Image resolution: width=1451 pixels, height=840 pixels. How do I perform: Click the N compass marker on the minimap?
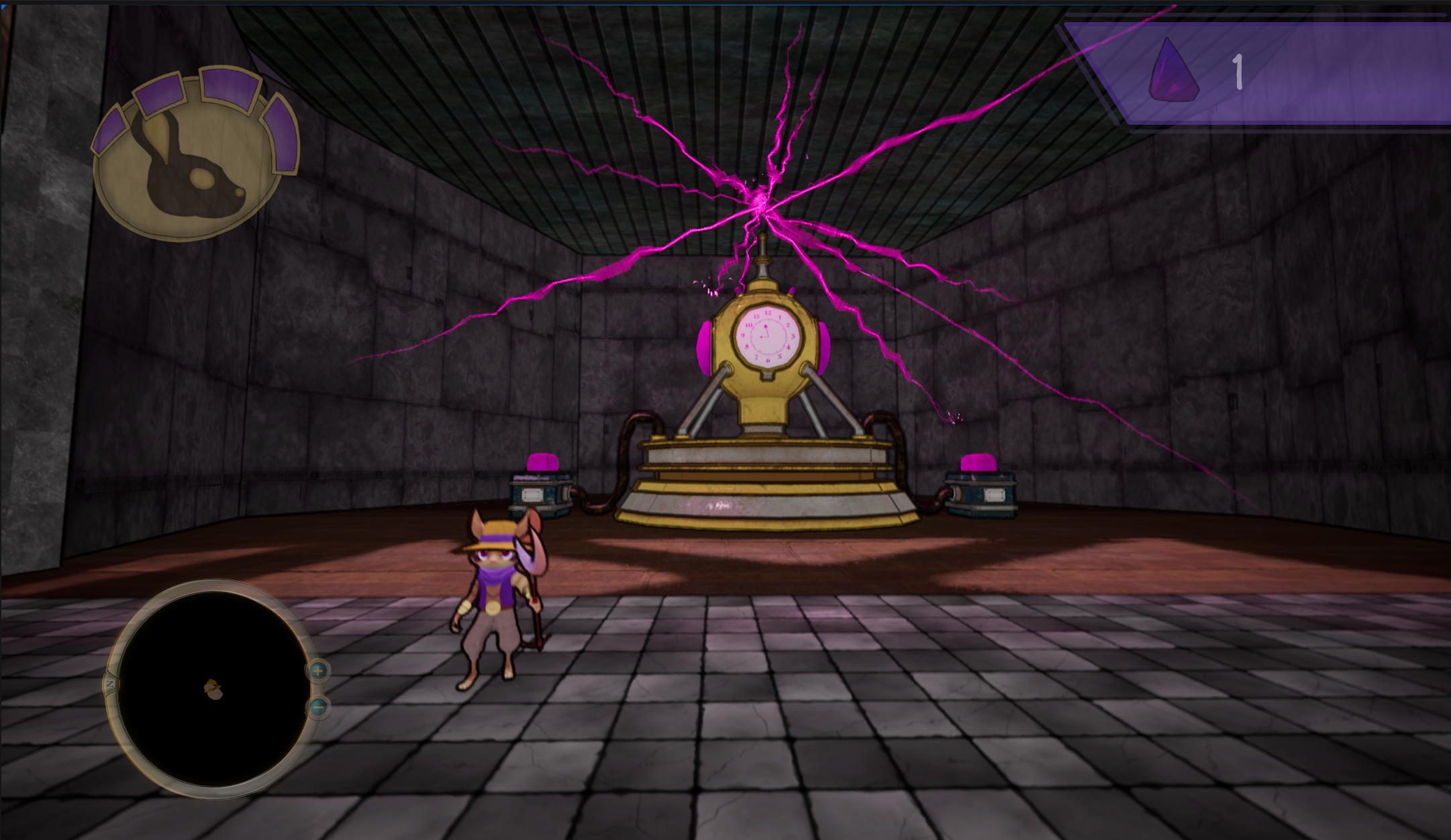tap(110, 684)
